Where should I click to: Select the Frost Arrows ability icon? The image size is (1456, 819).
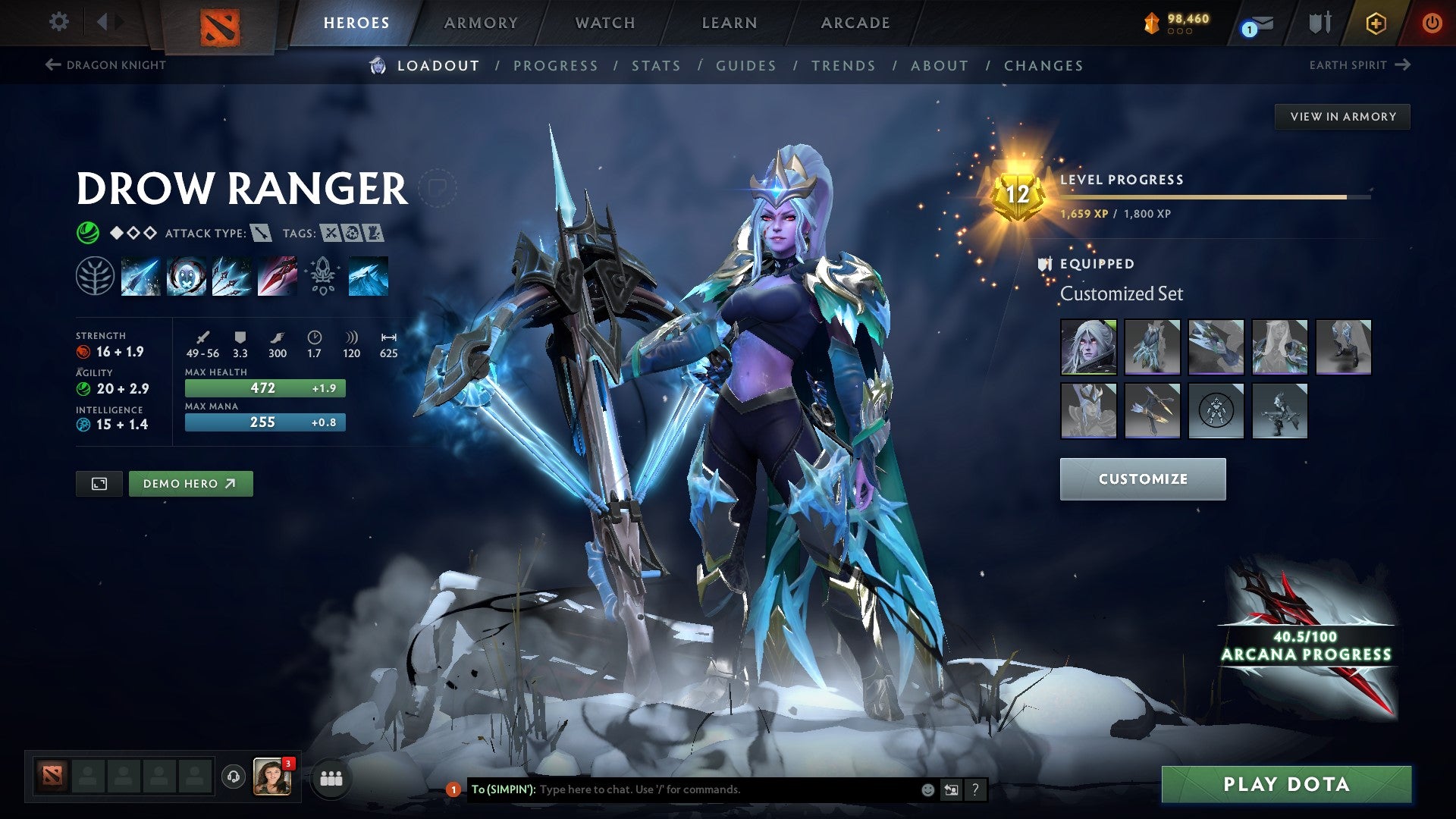(x=141, y=276)
